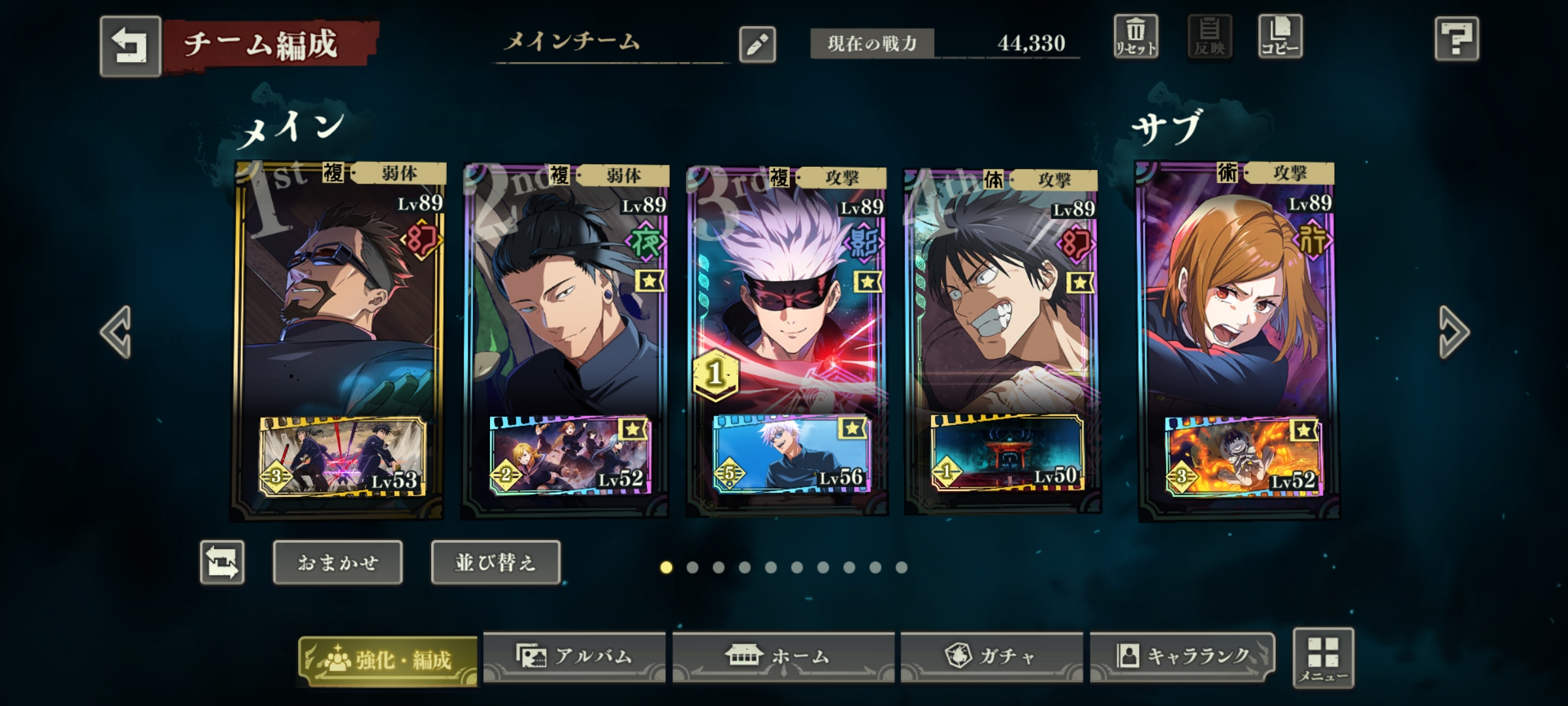Show the previous team with left arrow
The width and height of the screenshot is (1568, 706).
click(117, 332)
